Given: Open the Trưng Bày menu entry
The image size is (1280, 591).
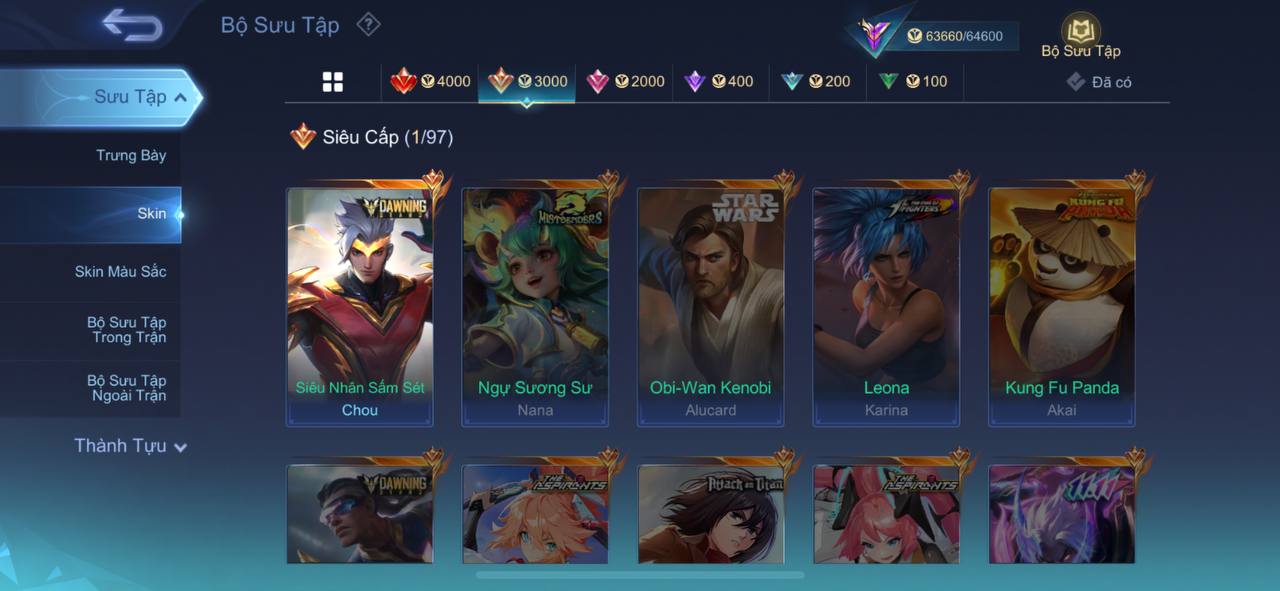Looking at the screenshot, I should (130, 155).
